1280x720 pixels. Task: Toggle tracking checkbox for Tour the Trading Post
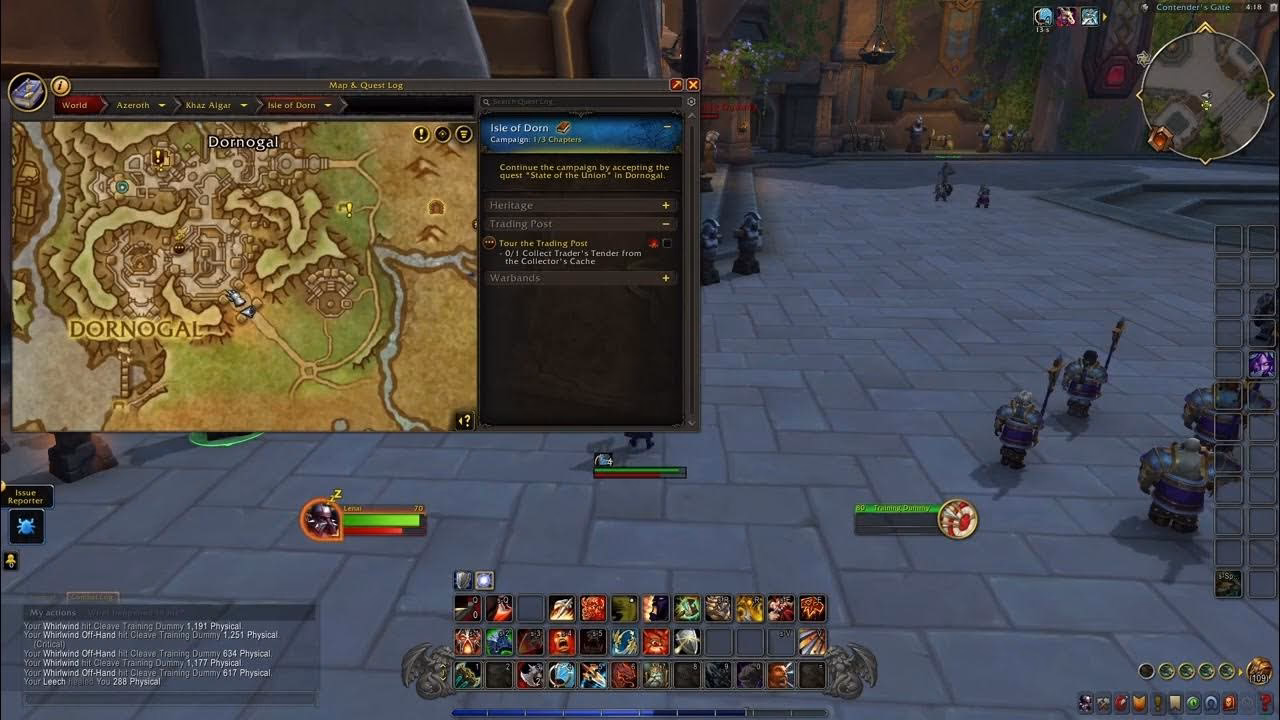coord(668,242)
